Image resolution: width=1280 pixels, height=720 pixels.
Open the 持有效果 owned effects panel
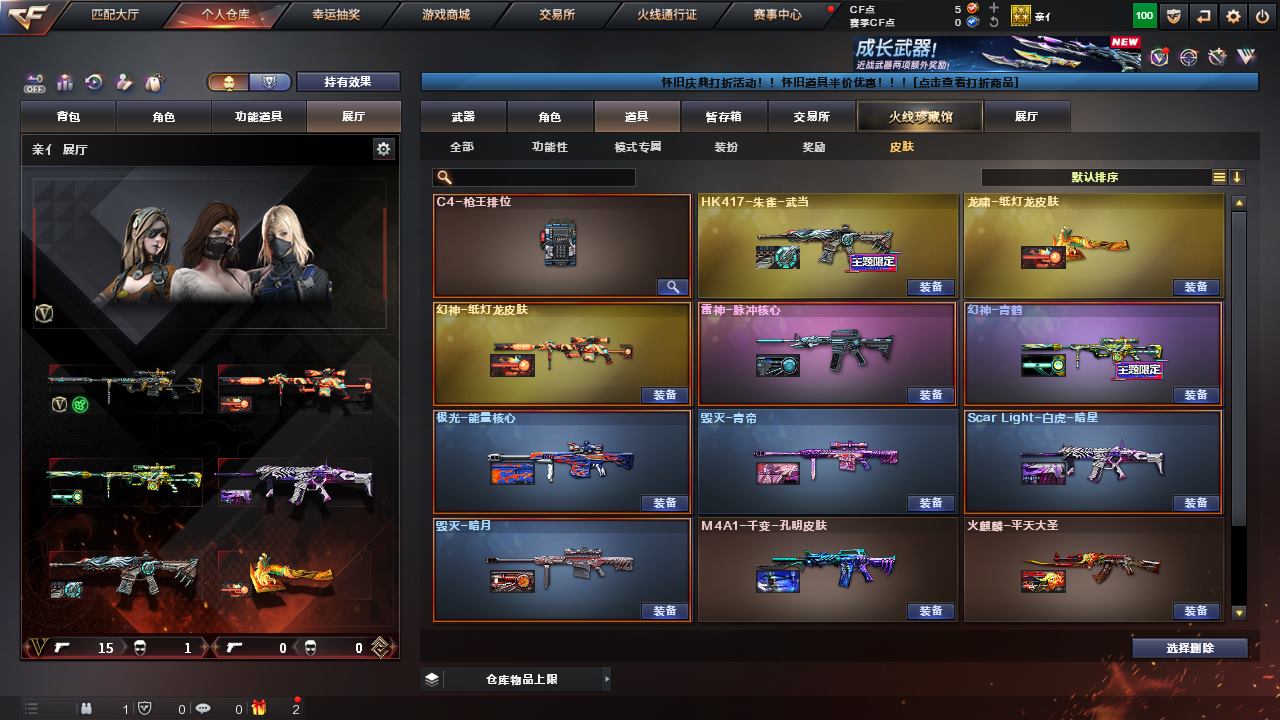tap(347, 82)
